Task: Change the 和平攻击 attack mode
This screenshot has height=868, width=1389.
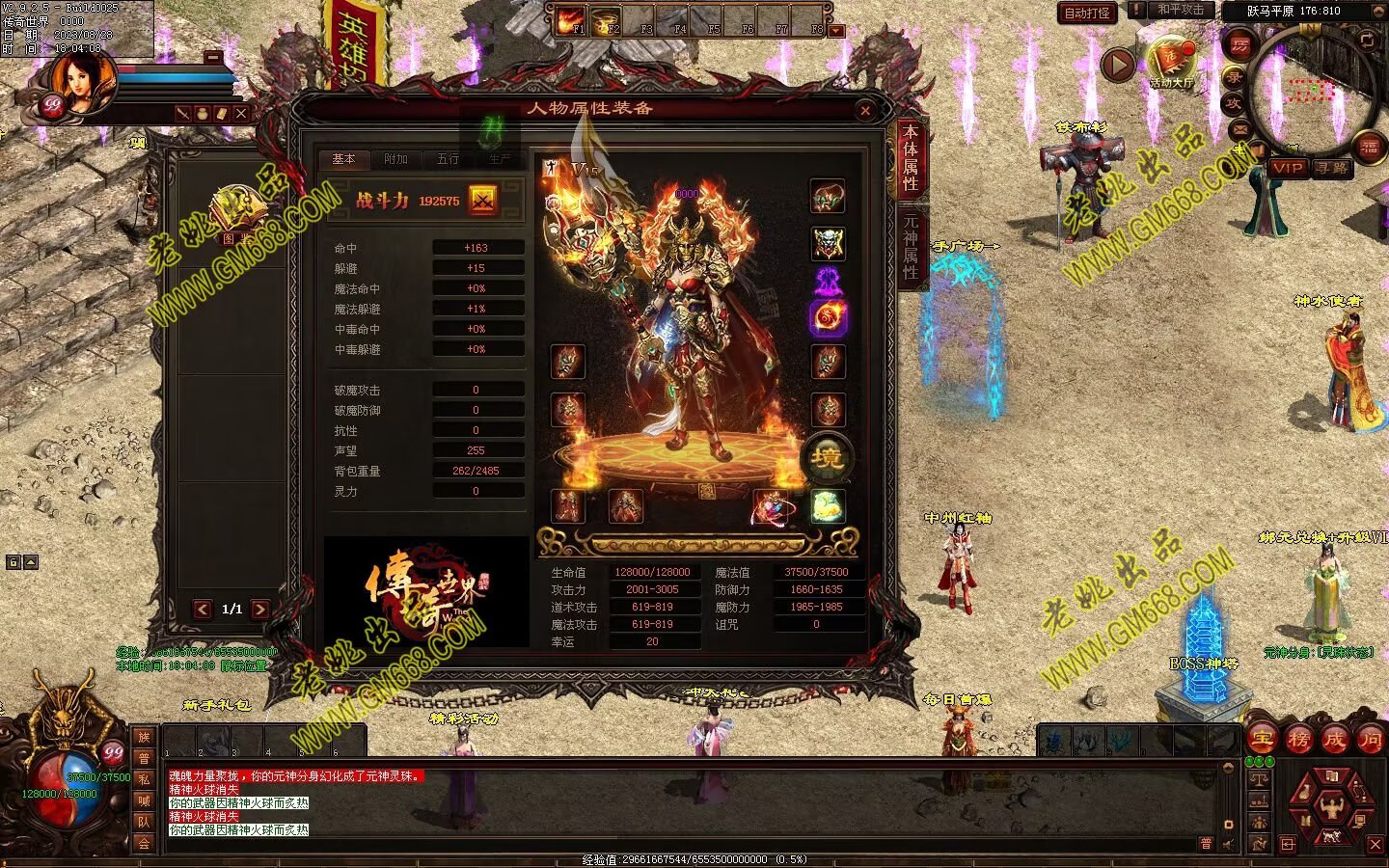Action: 1180,11
